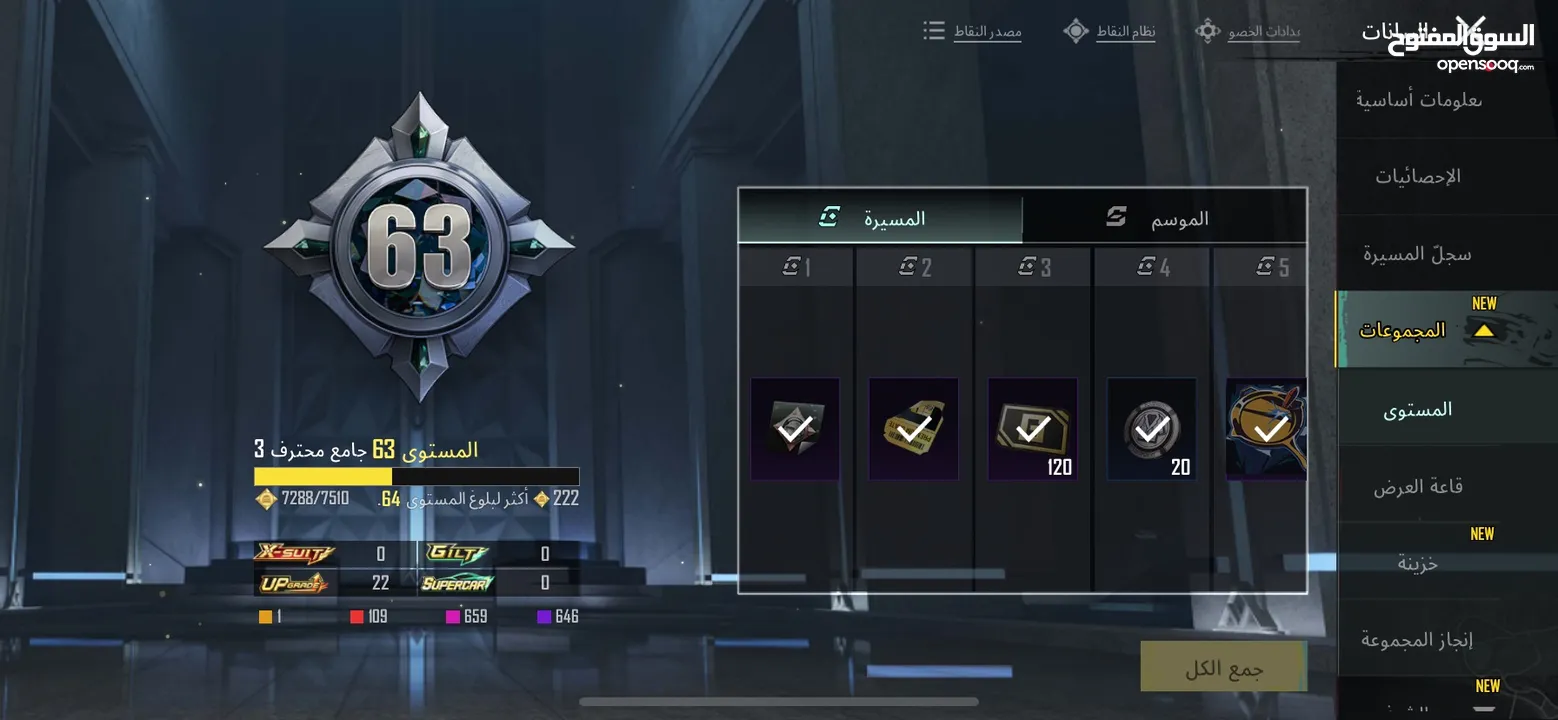Collect all rewards with the جمع الكل button
Viewport: 1558px width, 720px height.
tap(1223, 667)
